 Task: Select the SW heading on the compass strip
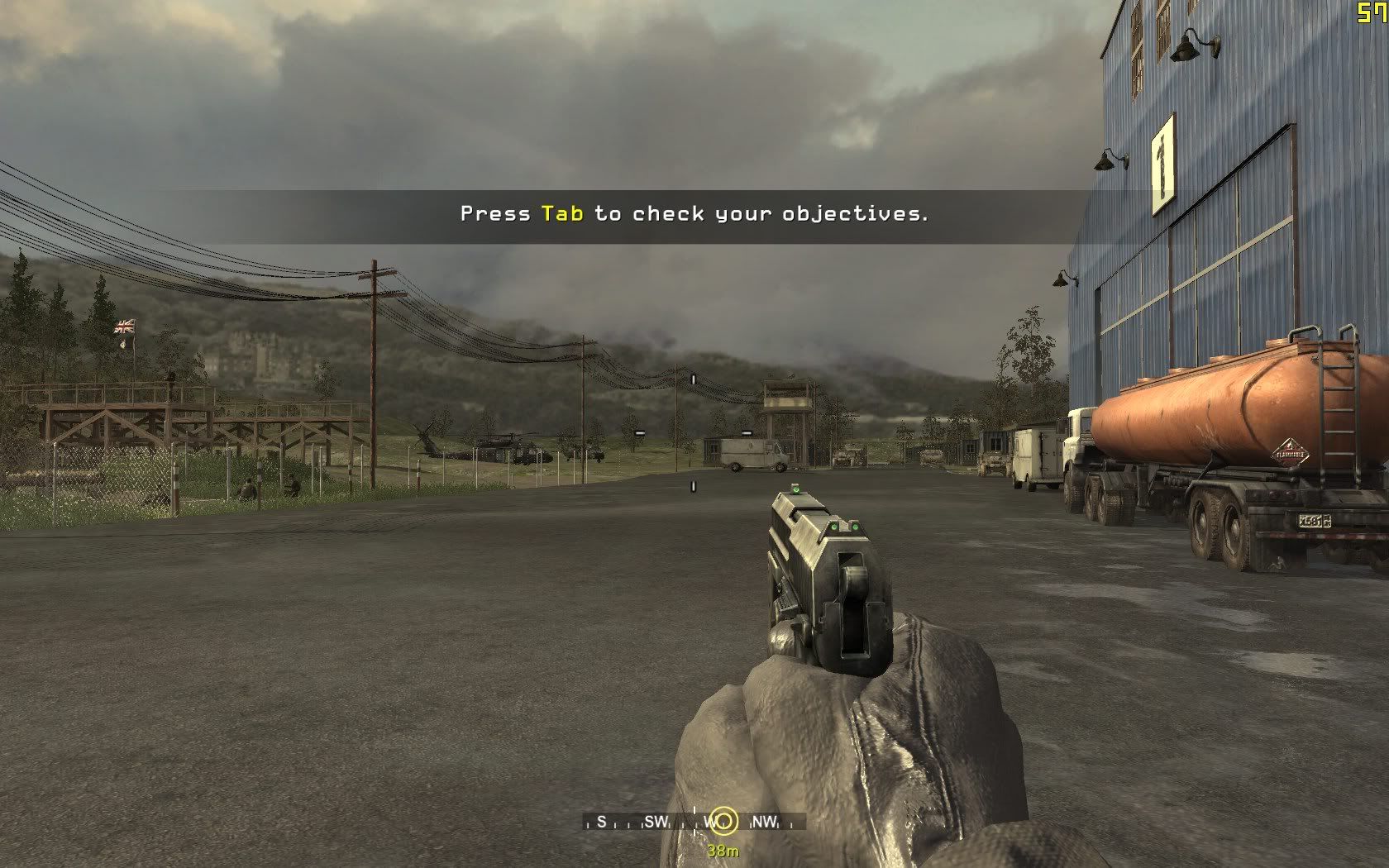click(x=656, y=822)
